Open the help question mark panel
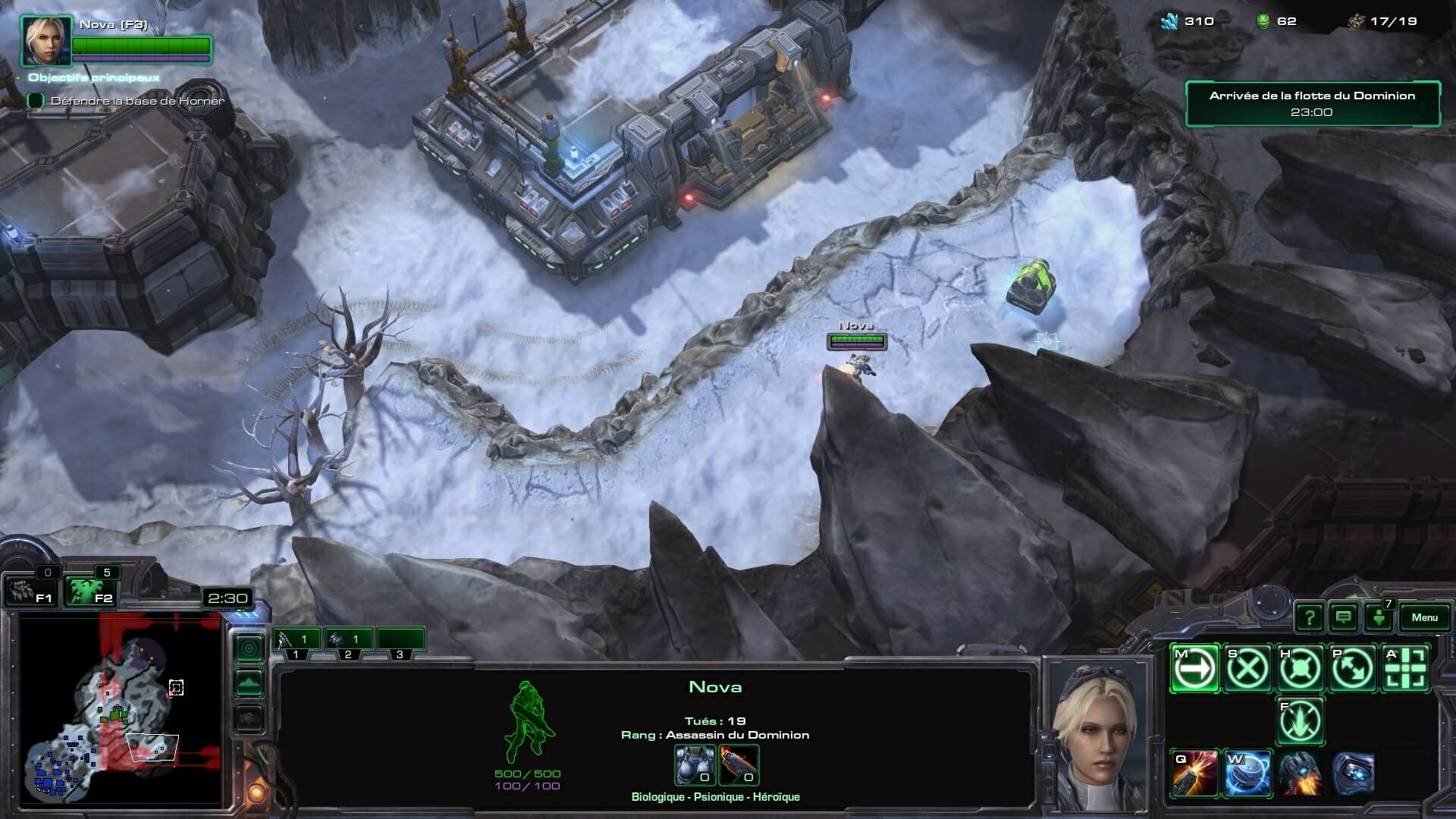 [x=1310, y=617]
